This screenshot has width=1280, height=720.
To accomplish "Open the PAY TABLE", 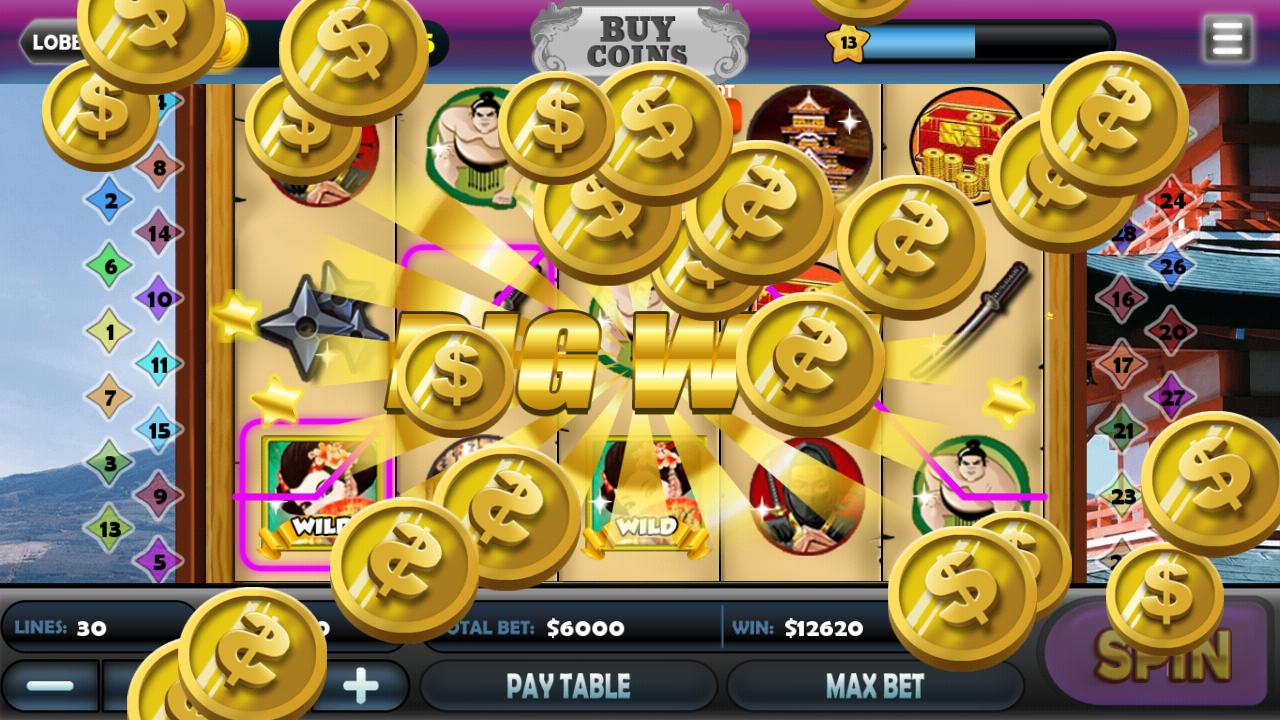I will (x=568, y=684).
